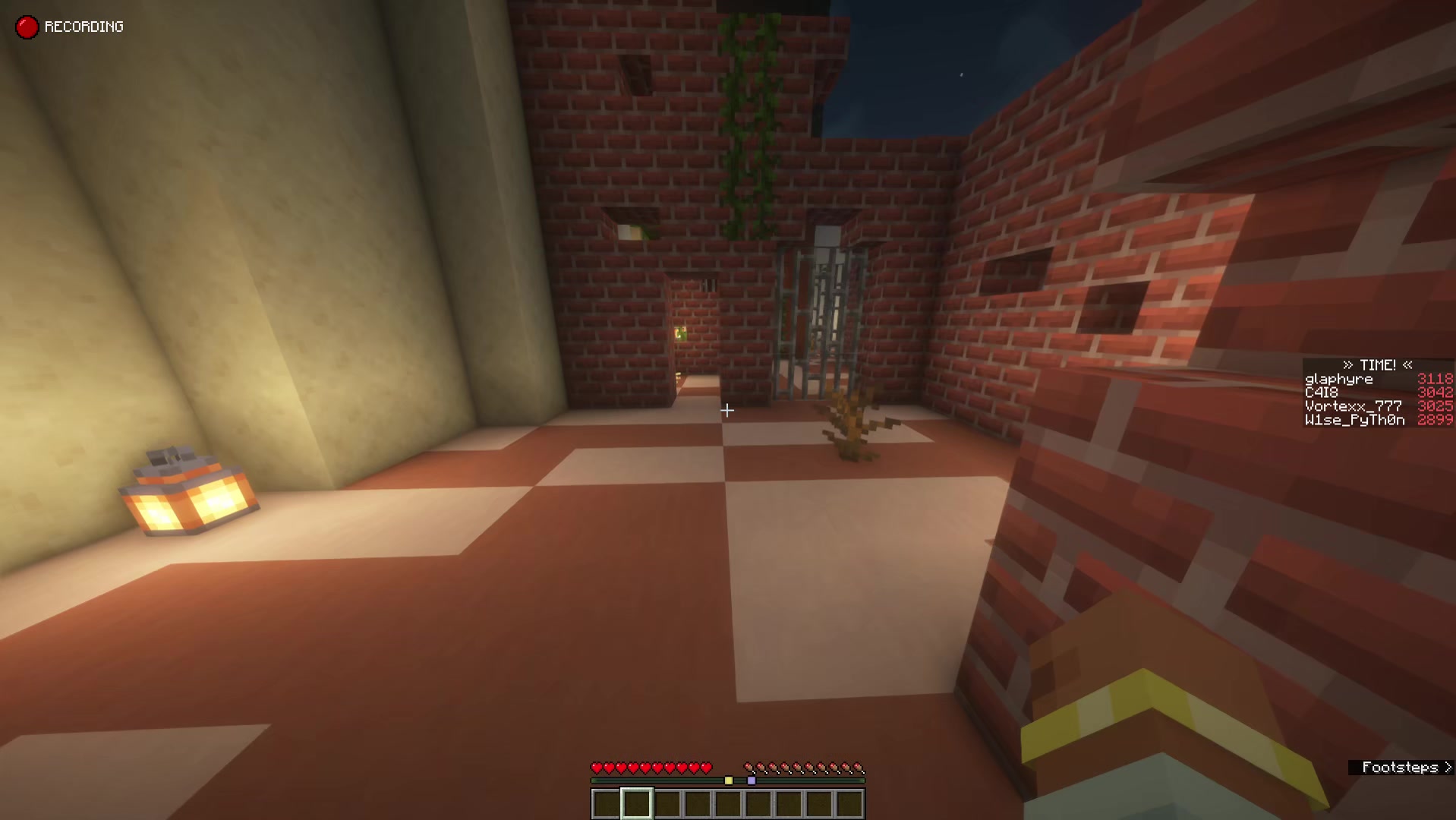Screen dimensions: 1456x820
Task: Click the crosshair in screen center
Action: click(727, 410)
